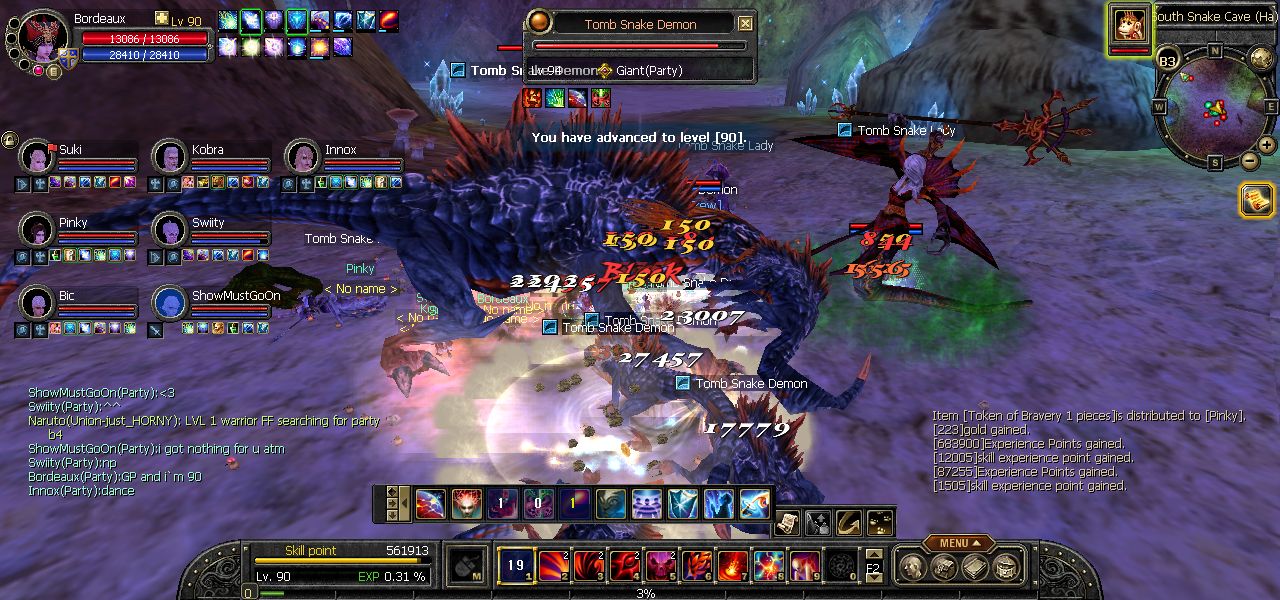Target party member Innox's frame
The image size is (1280, 600).
click(x=302, y=157)
